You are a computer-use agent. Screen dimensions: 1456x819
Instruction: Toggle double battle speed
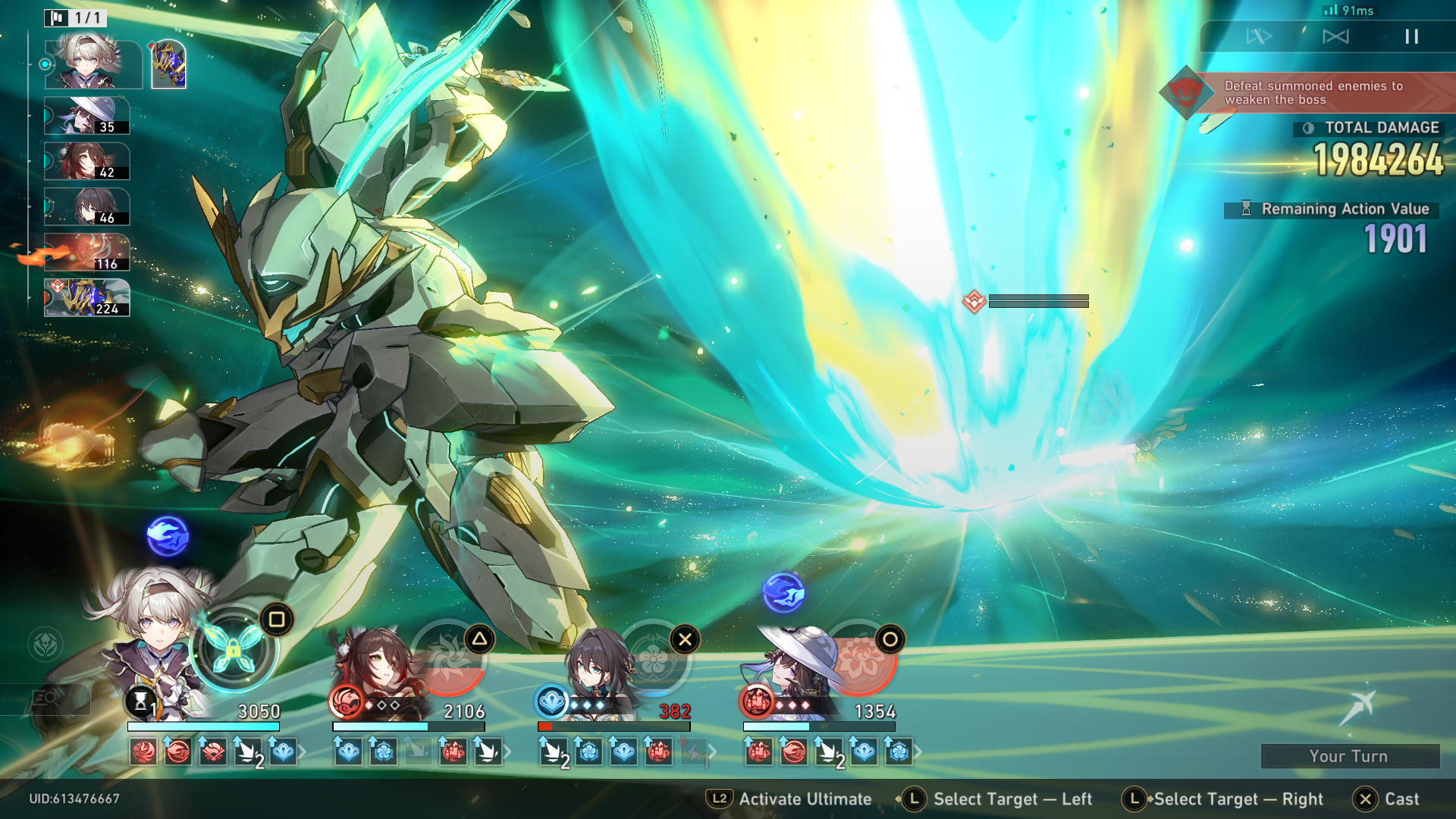(x=1259, y=36)
